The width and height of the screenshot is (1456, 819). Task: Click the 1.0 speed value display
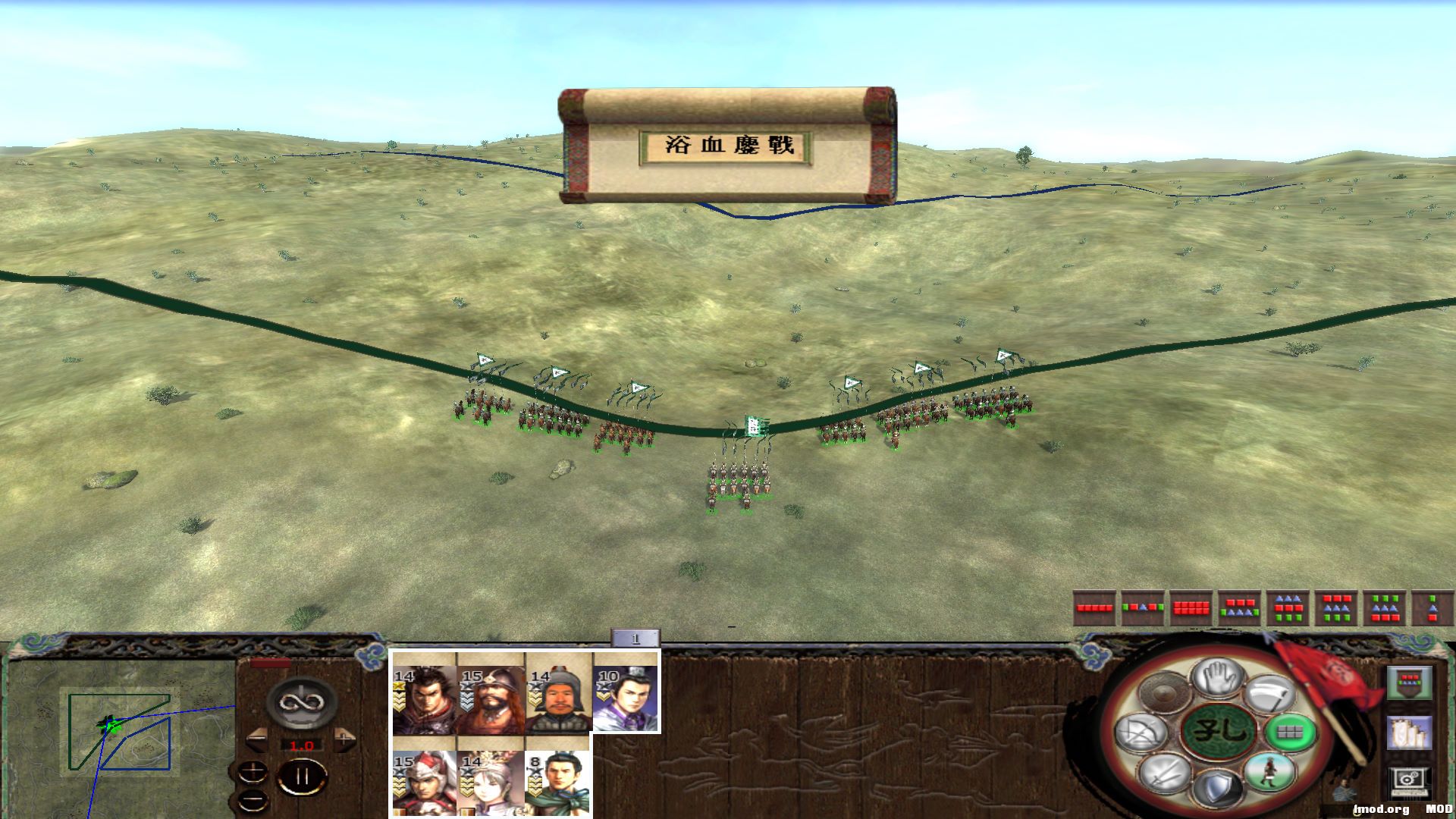click(302, 745)
